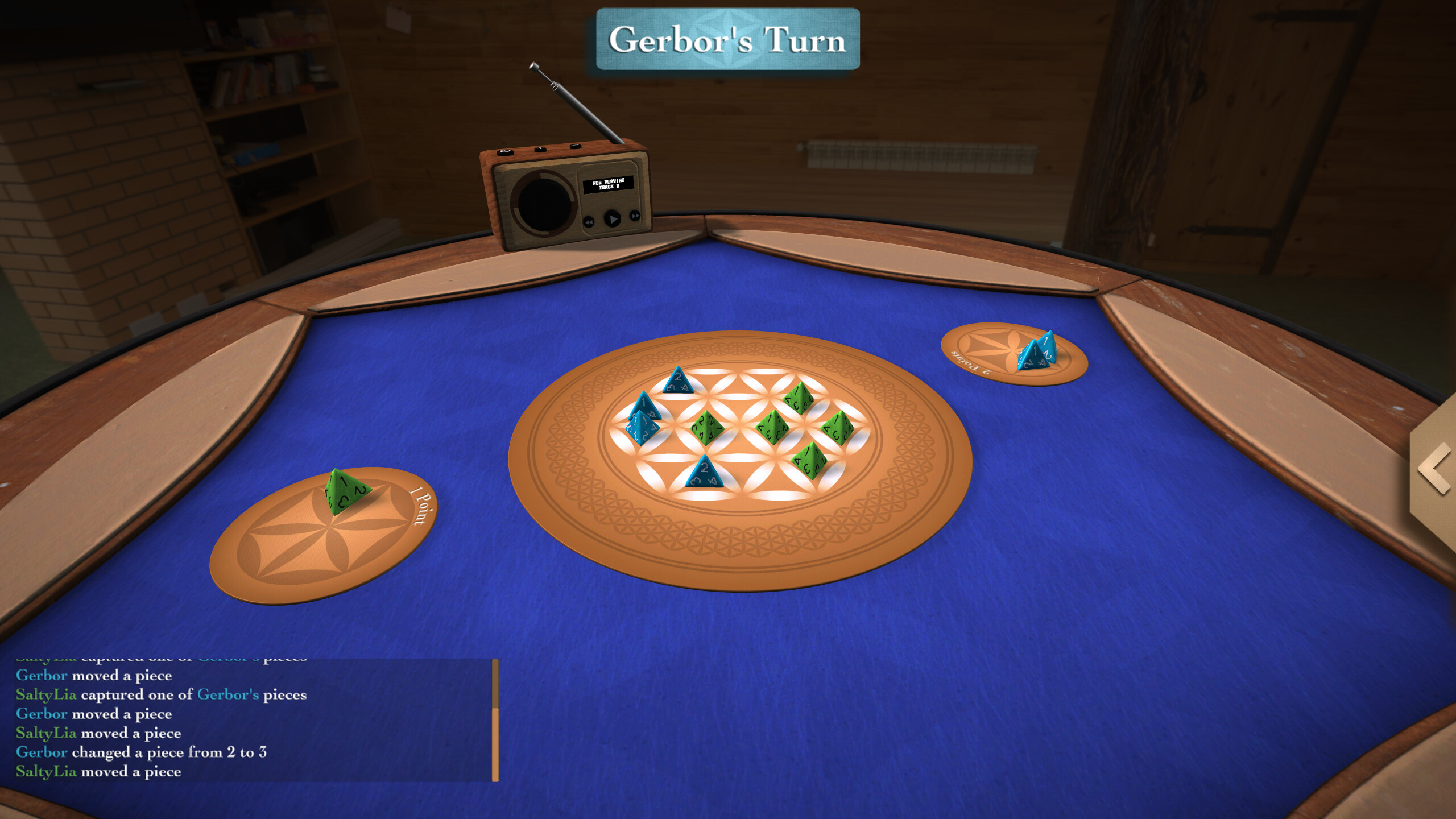Click the volume up button atop the radio
The height and width of the screenshot is (819, 1456).
pyautogui.click(x=540, y=149)
